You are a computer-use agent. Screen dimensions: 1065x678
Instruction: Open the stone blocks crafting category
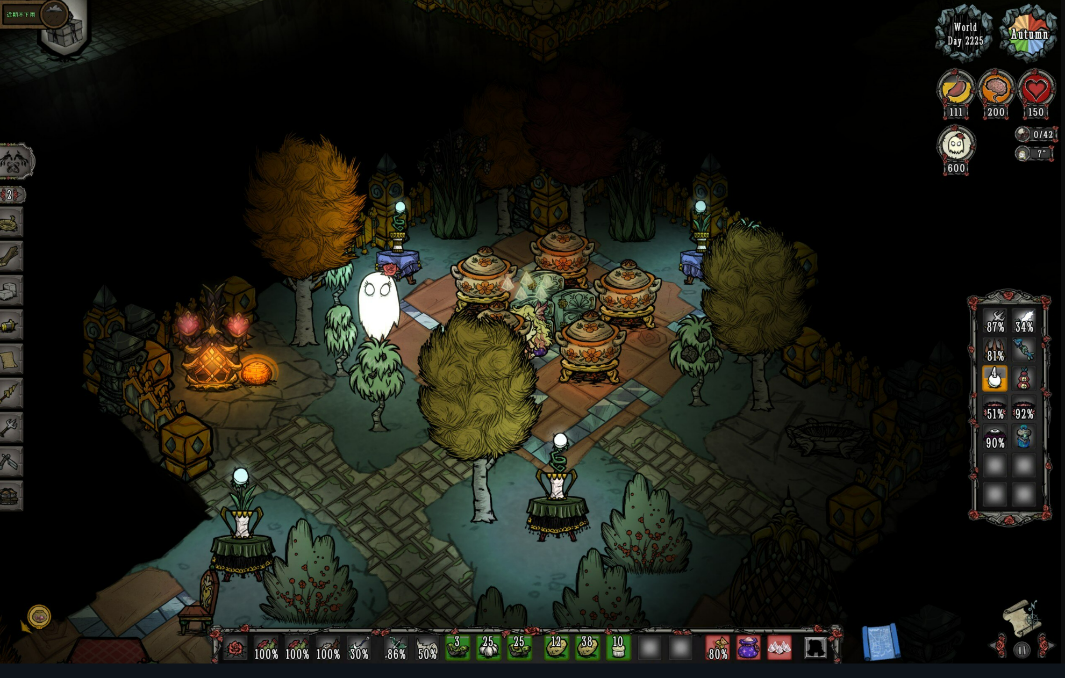point(10,290)
